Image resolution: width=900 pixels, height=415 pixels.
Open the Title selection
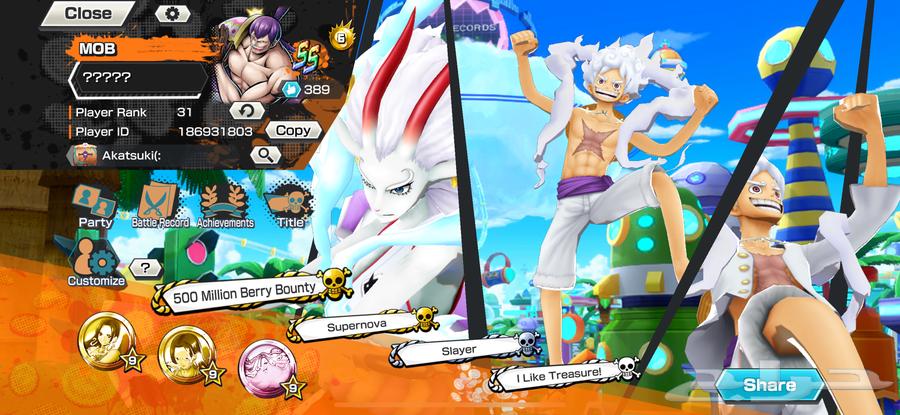pos(290,207)
